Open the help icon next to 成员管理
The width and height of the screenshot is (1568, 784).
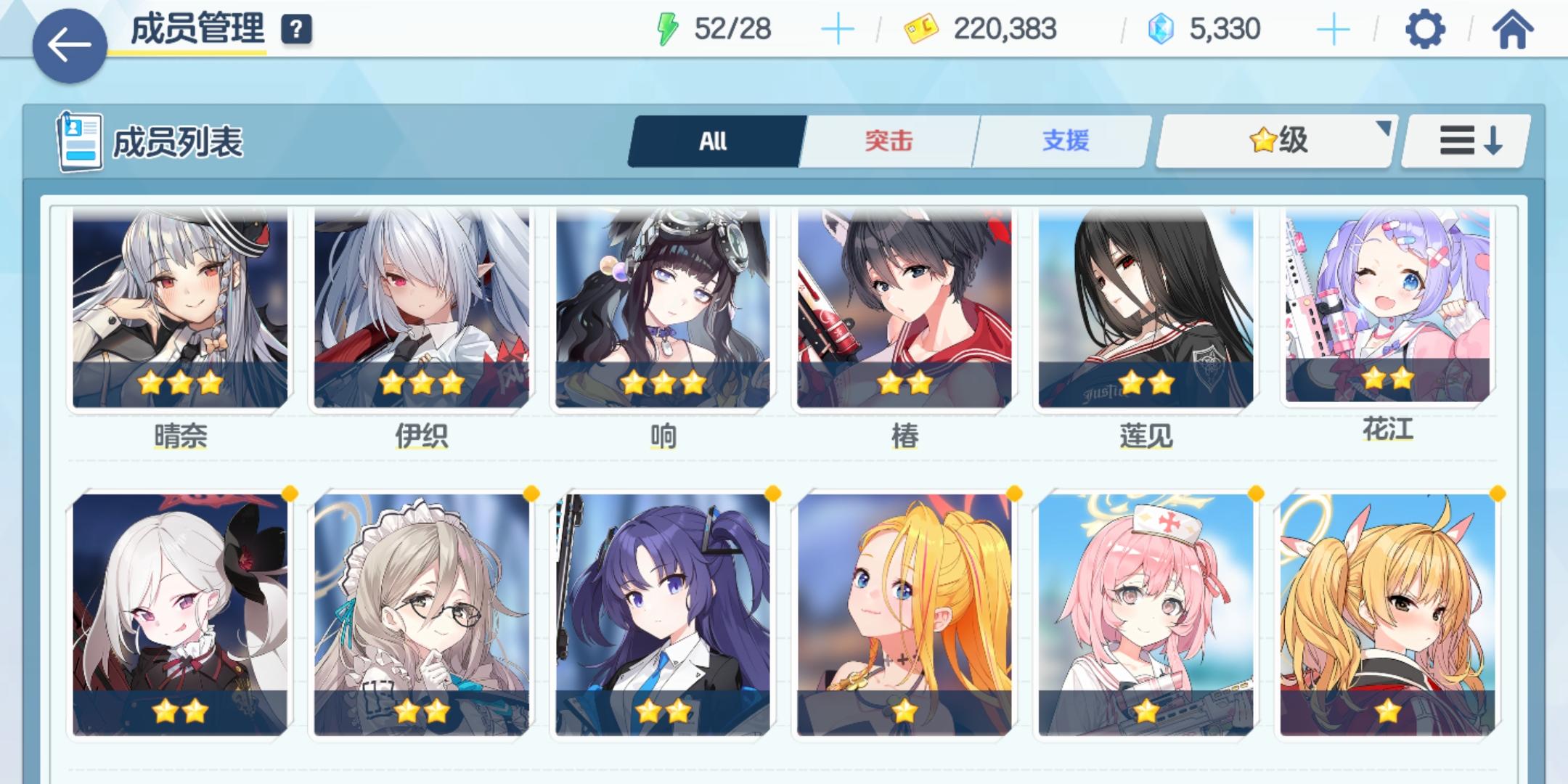click(293, 30)
